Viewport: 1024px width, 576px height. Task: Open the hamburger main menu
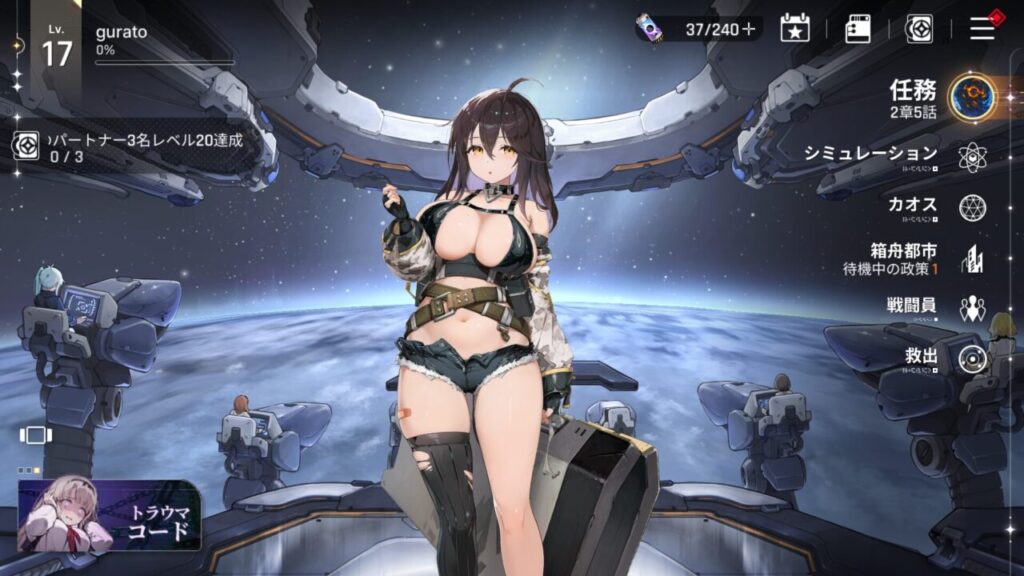tap(982, 28)
